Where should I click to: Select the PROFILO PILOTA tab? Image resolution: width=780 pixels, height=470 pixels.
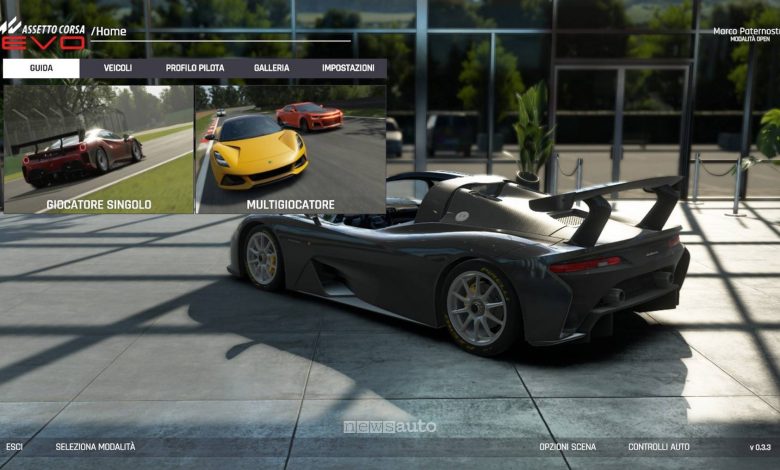point(195,68)
